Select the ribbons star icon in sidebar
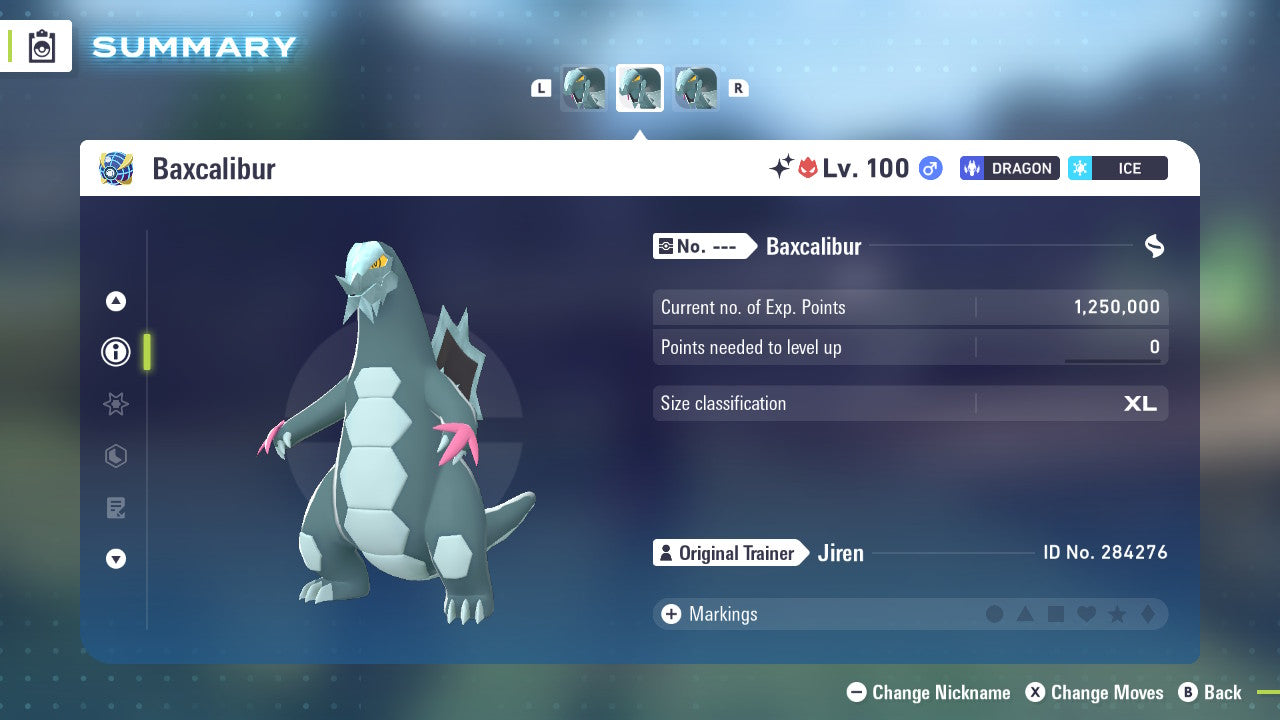Screen dimensions: 1280x720 [115, 404]
